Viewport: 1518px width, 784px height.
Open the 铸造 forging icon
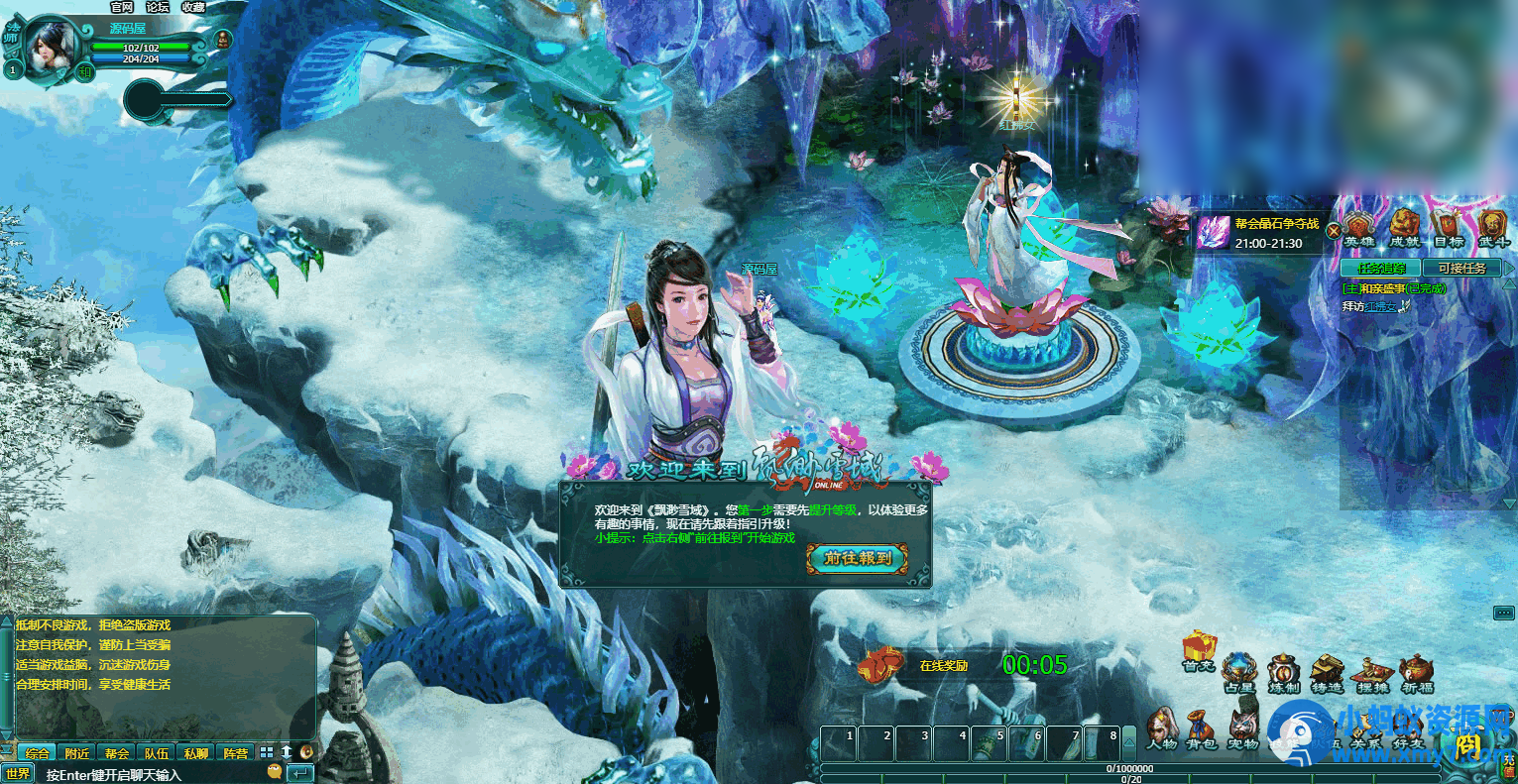click(1327, 669)
